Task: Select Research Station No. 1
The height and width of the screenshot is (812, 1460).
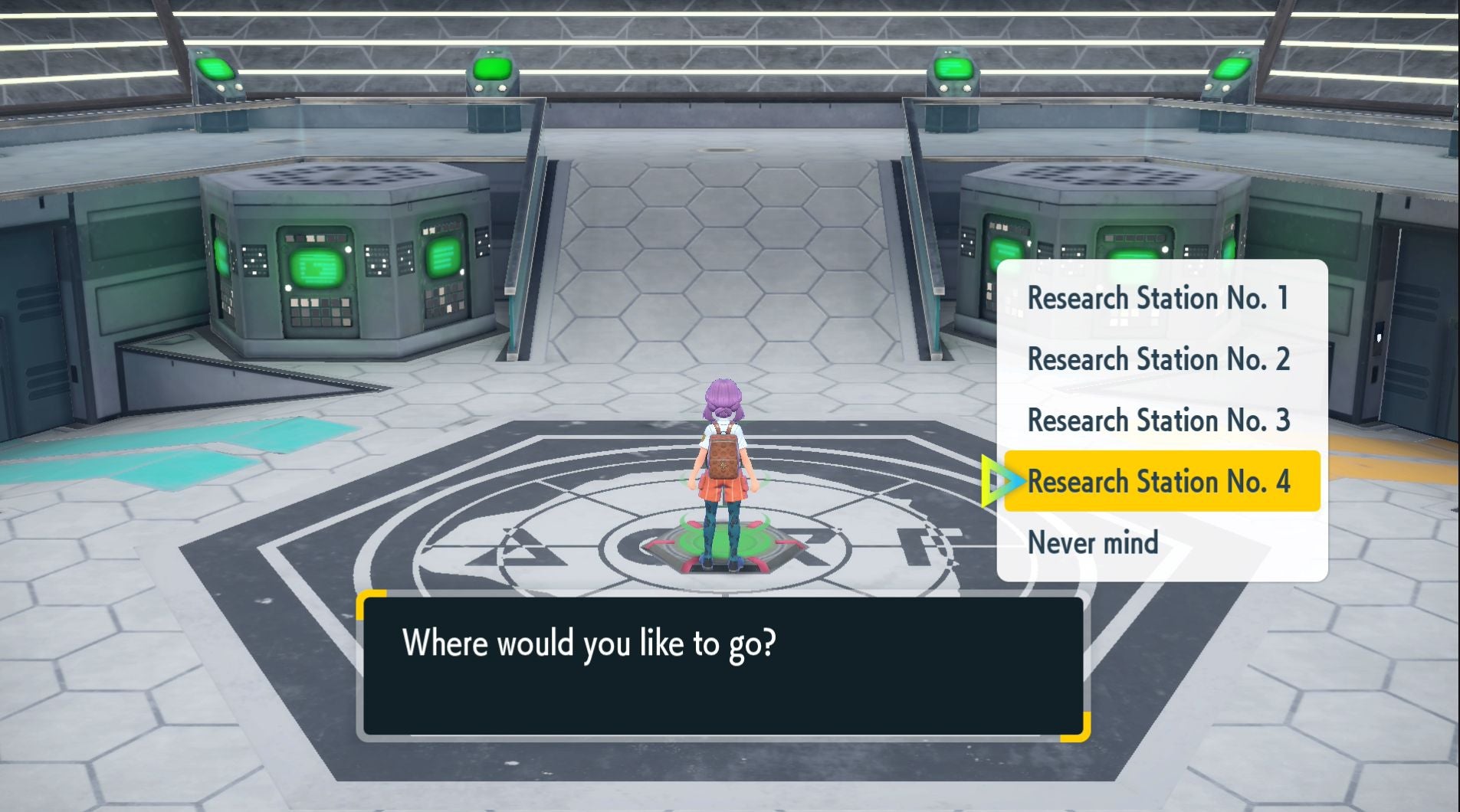Action: point(1159,299)
